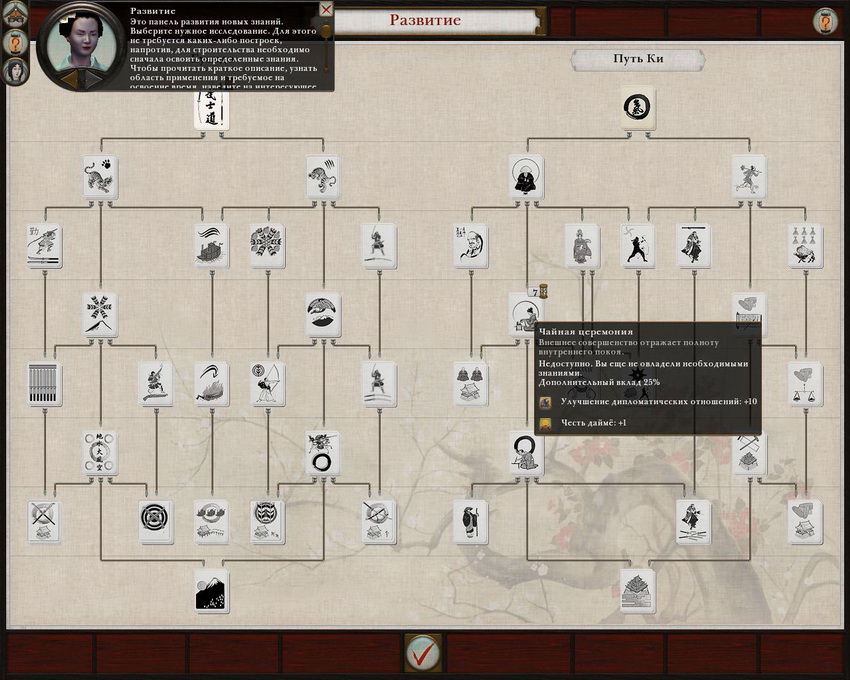Viewport: 850px width, 680px height.
Task: Click the left sidebar question mark button
Action: 16,43
